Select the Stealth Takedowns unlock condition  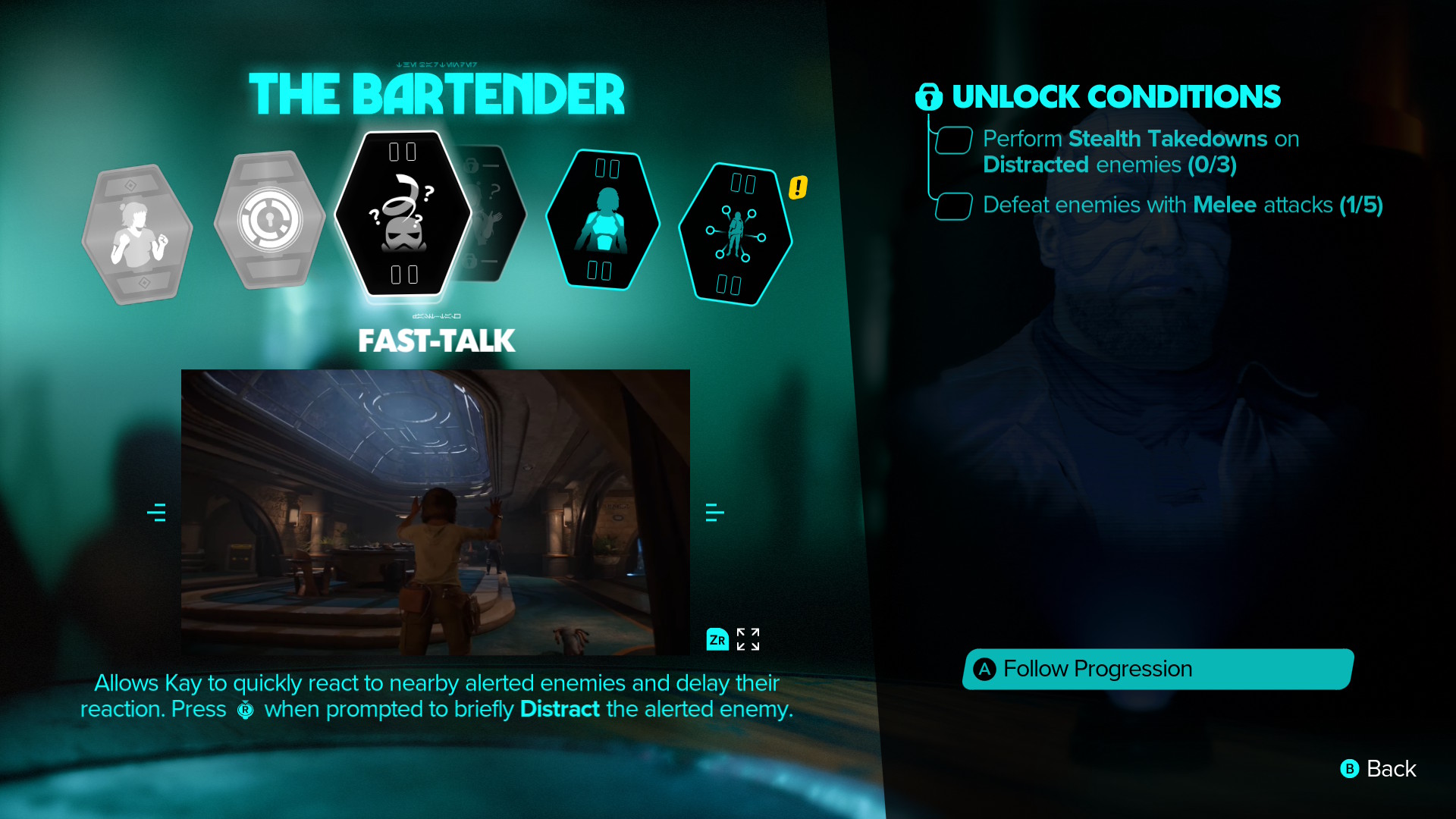(1141, 152)
